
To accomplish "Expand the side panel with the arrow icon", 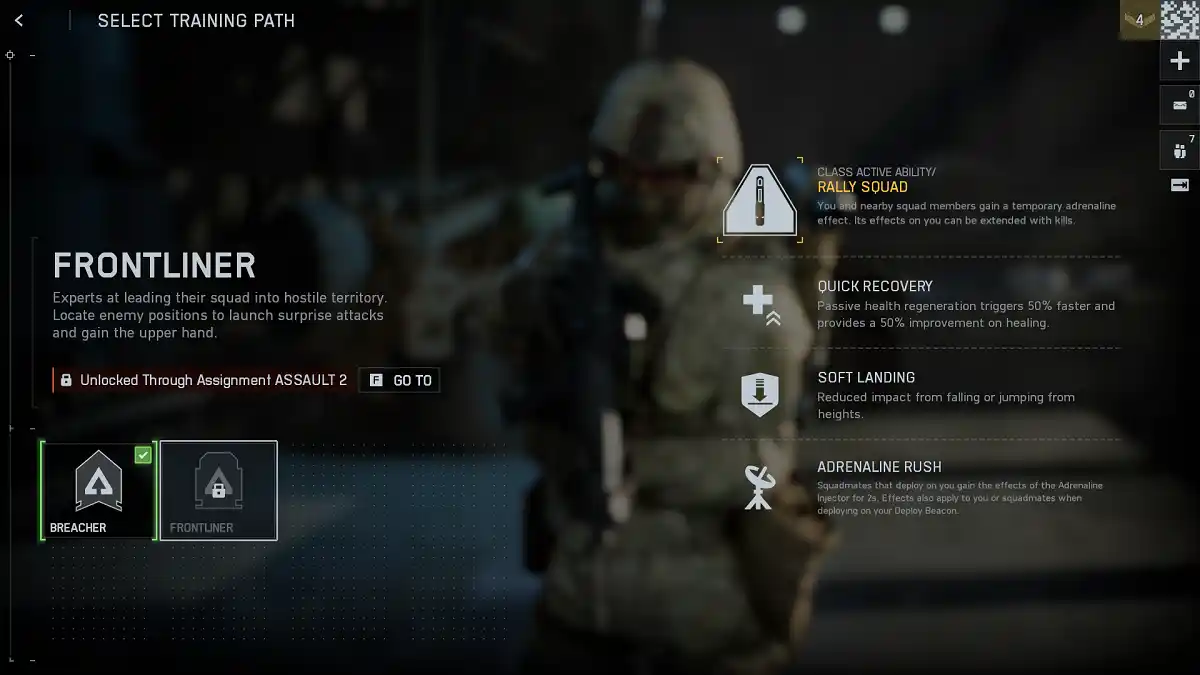I will (x=1179, y=185).
